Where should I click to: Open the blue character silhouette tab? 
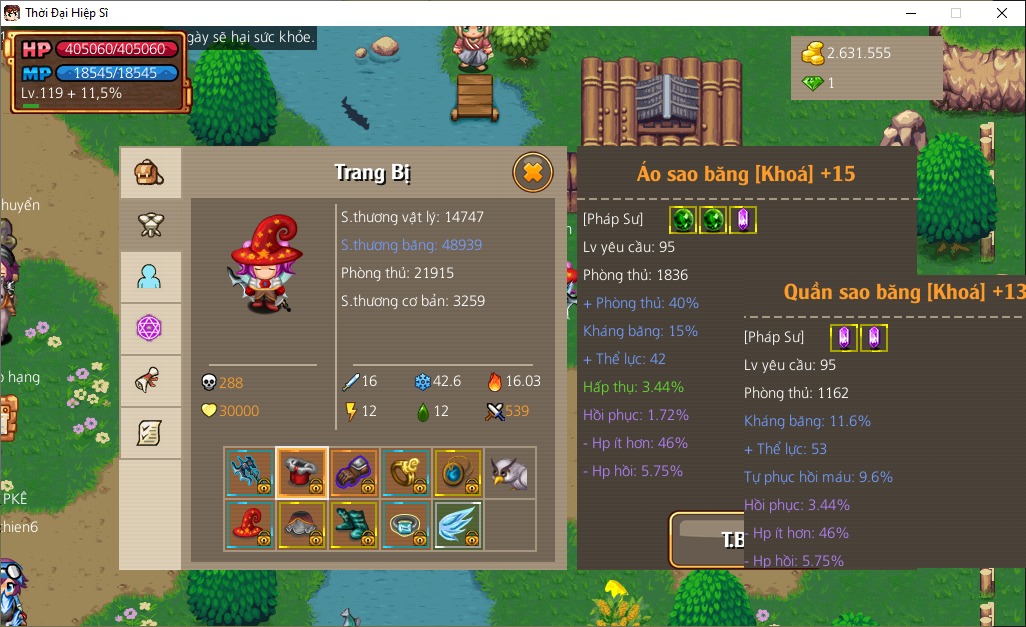150,277
